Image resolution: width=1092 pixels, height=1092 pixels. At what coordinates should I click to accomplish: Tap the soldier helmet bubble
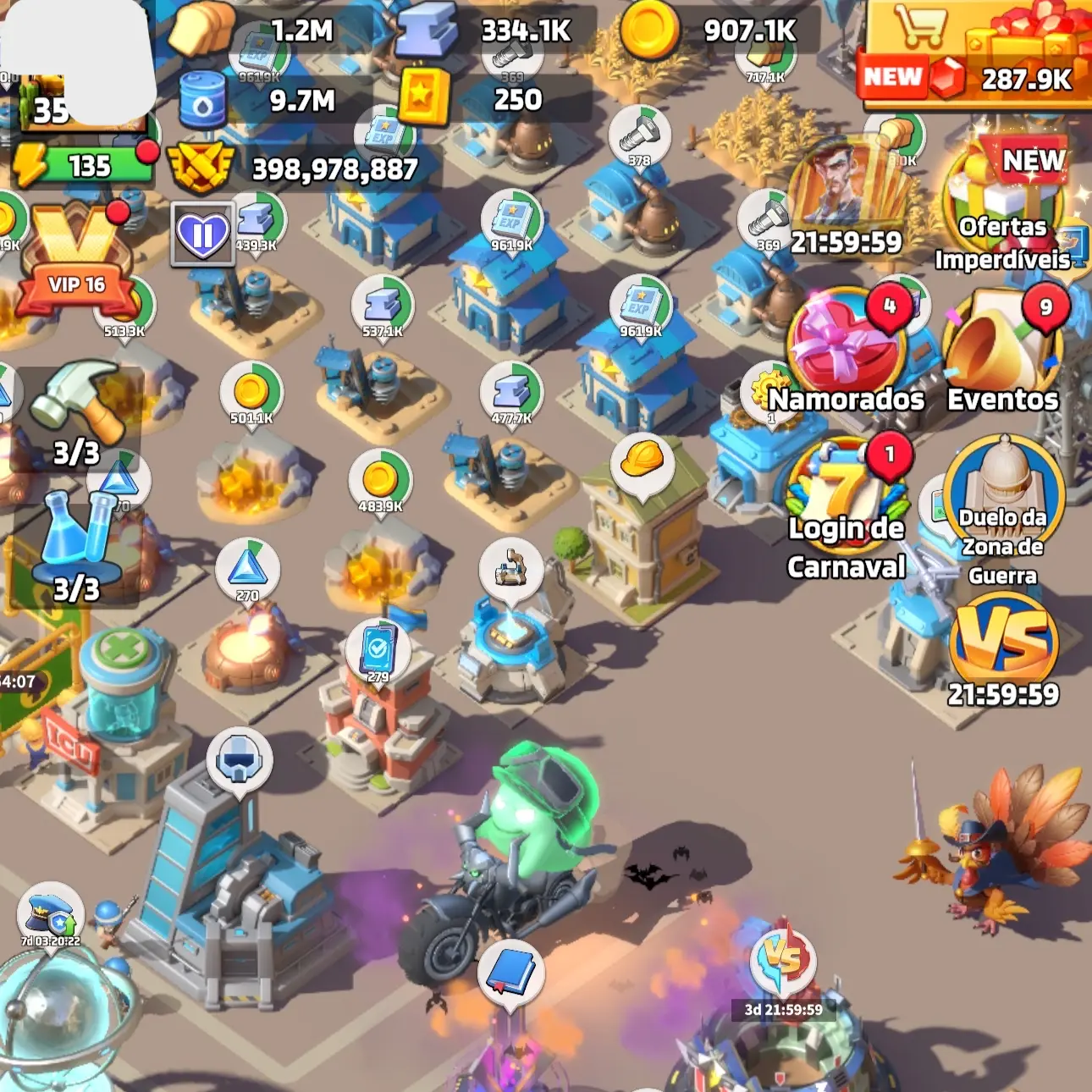(x=240, y=760)
